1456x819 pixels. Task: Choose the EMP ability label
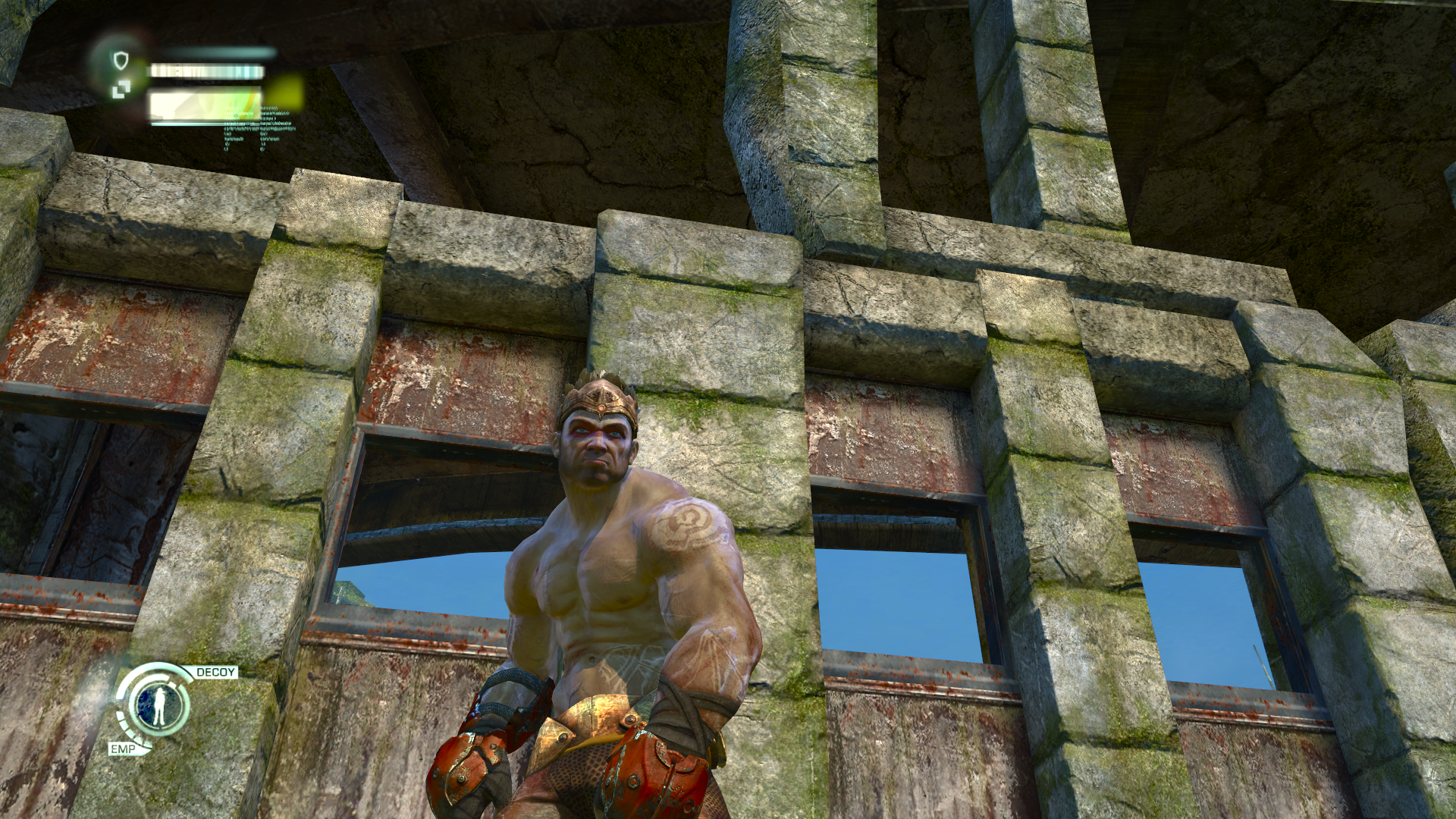121,749
